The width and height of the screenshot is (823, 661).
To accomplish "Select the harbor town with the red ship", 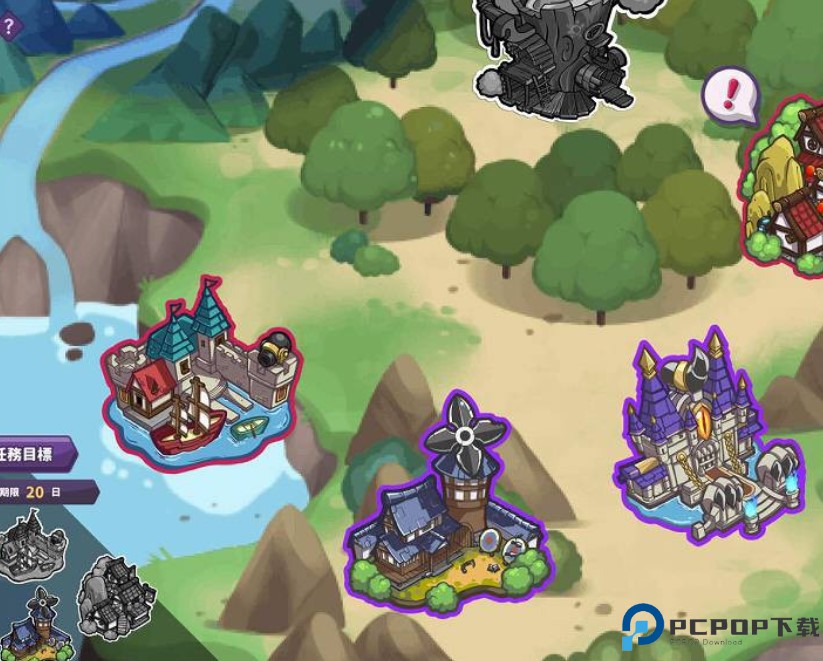I will tap(198, 378).
